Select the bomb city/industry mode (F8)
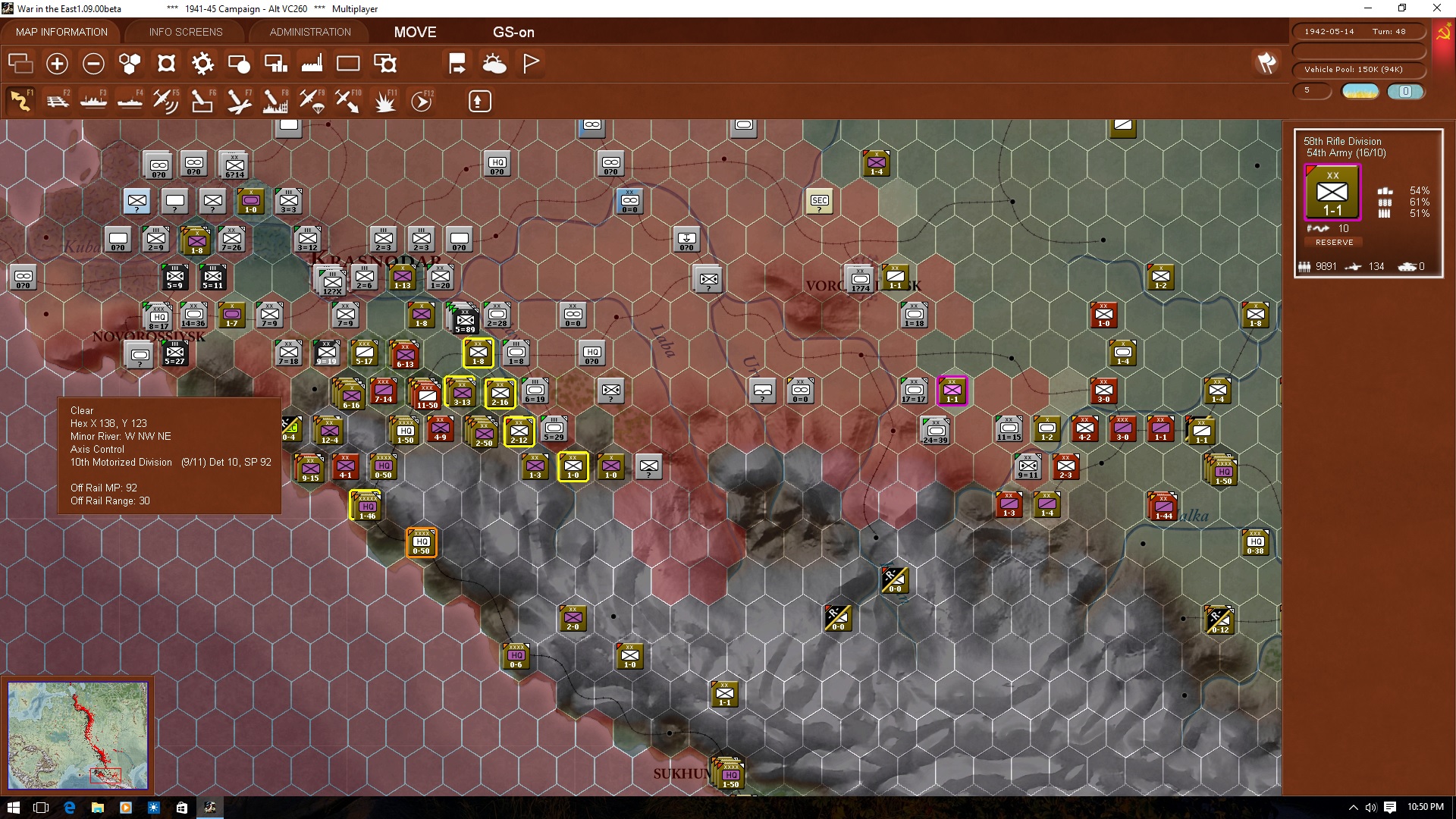1456x819 pixels. 275,101
